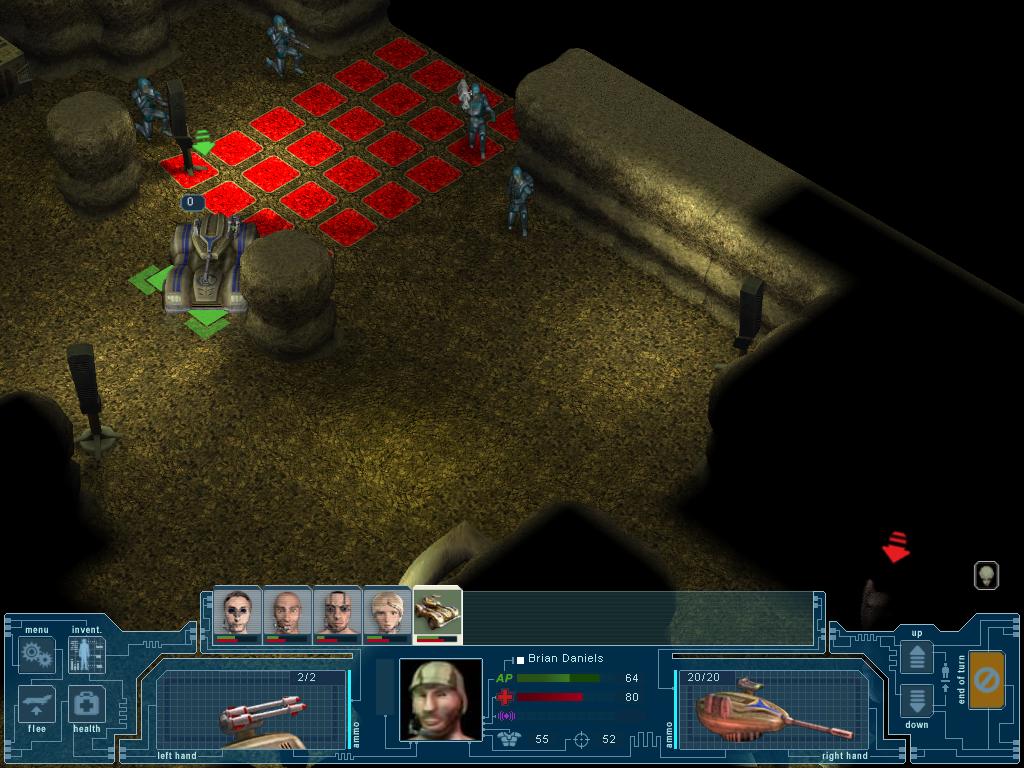Click Brian Daniels' large portrait
Viewport: 1024px width, 768px height.
click(x=440, y=699)
